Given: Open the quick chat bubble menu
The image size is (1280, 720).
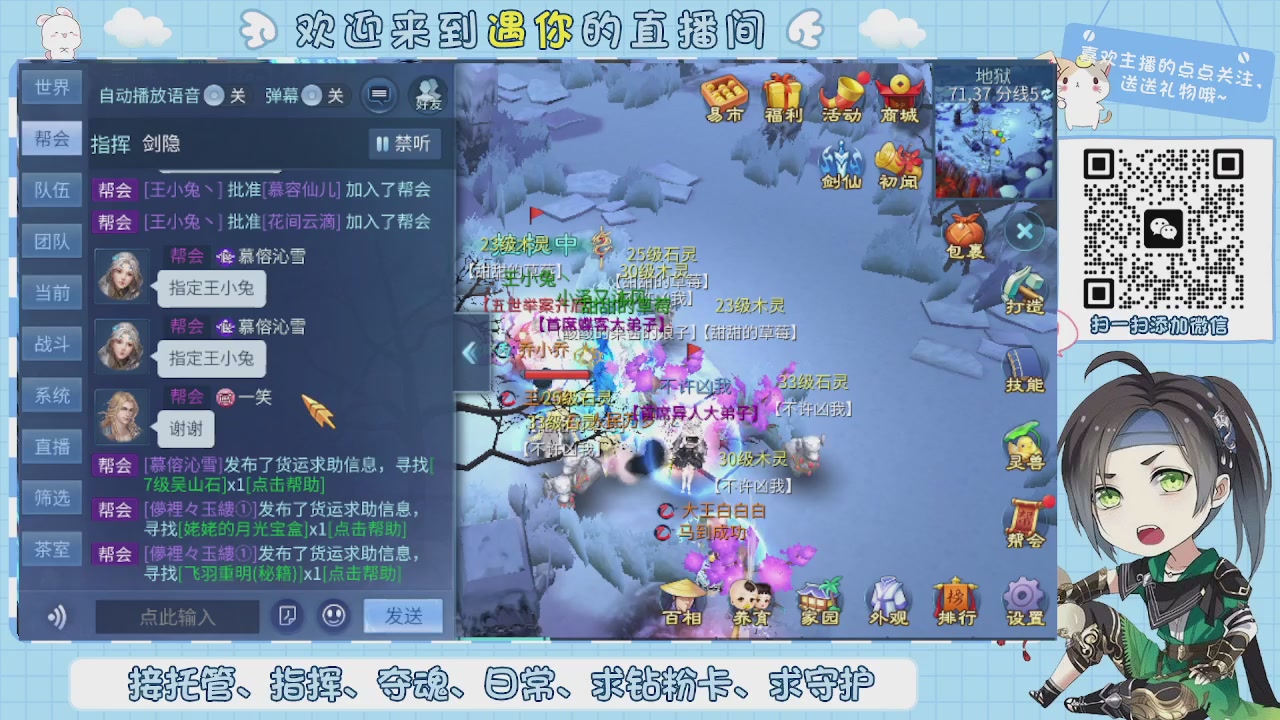Looking at the screenshot, I should tap(379, 96).
